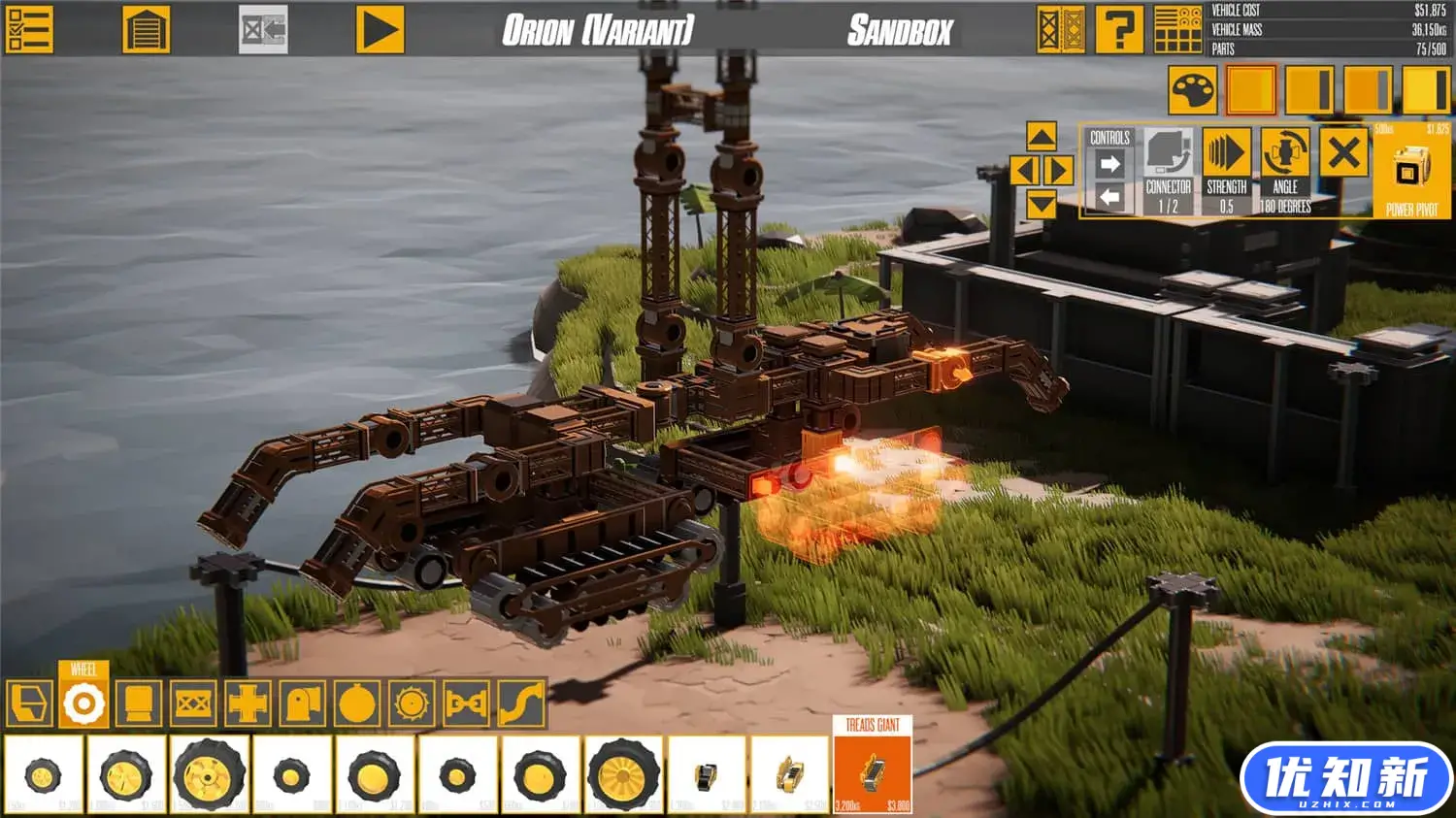The width and height of the screenshot is (1456, 818).
Task: Open the saw blade parts category
Action: coord(412,703)
